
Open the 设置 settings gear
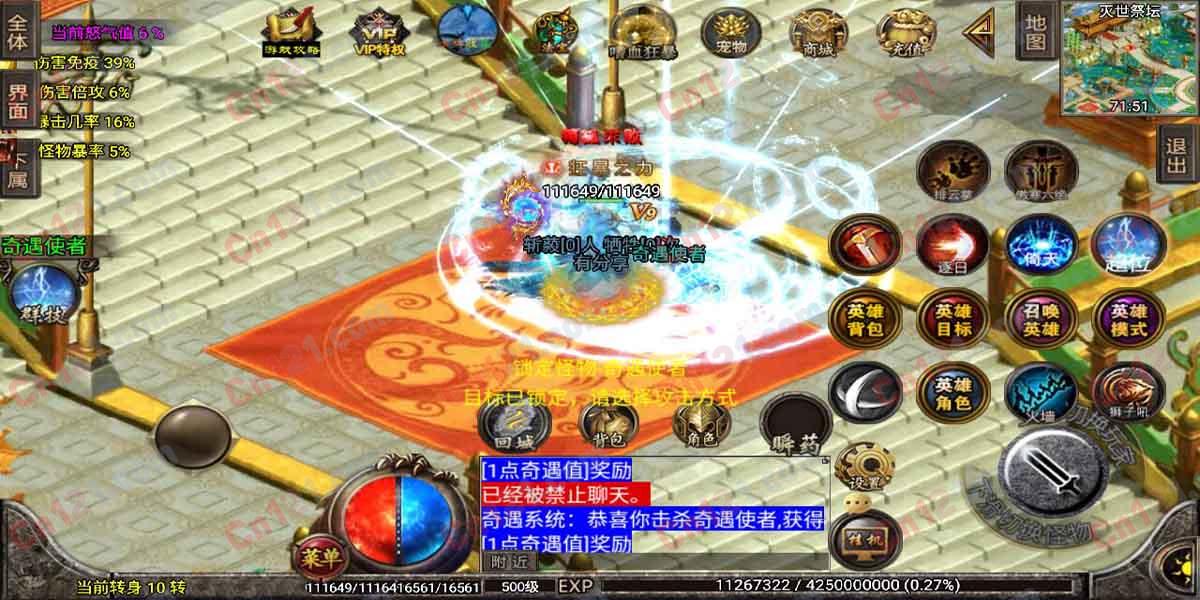(864, 465)
